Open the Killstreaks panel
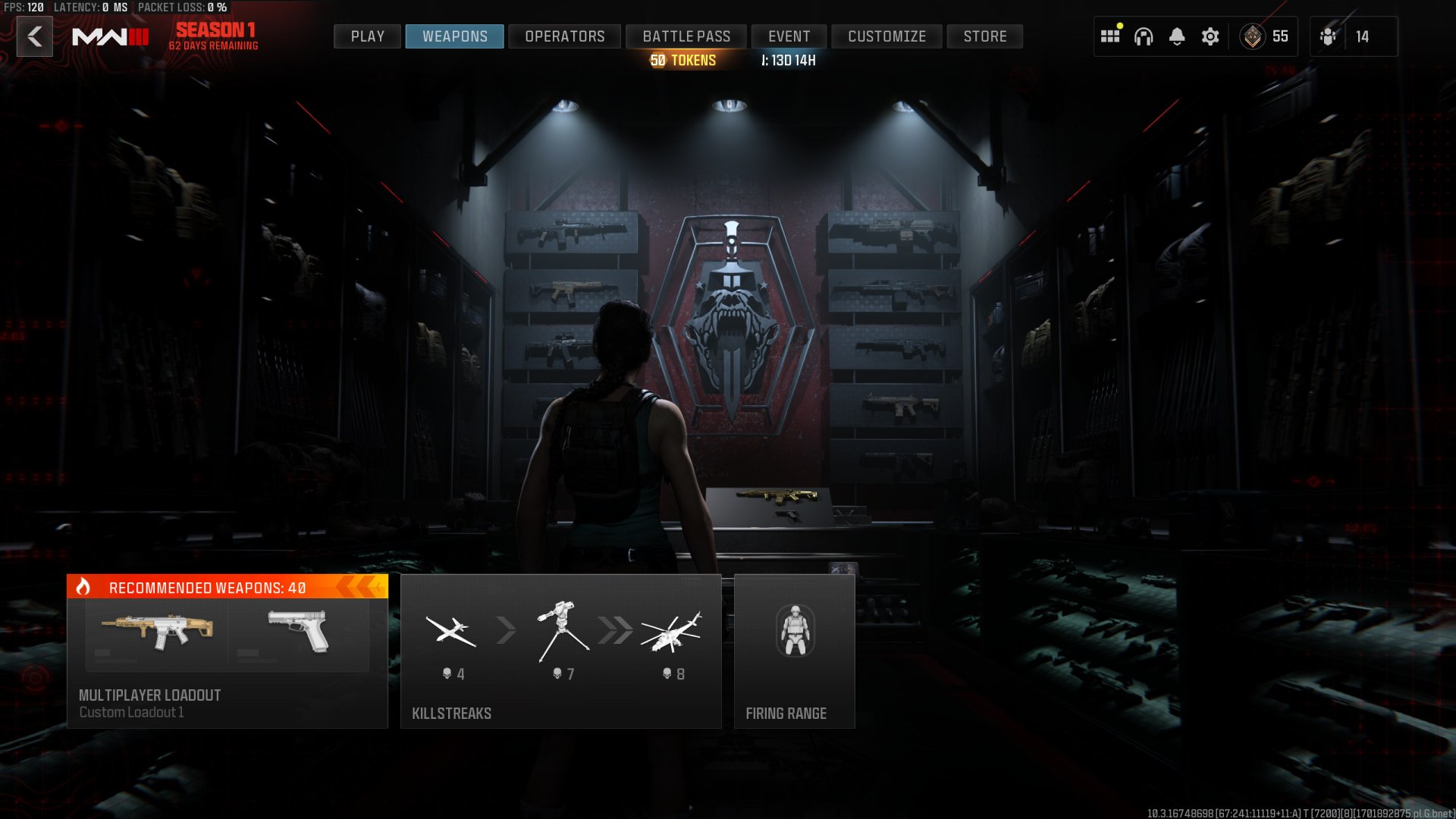 tap(560, 652)
